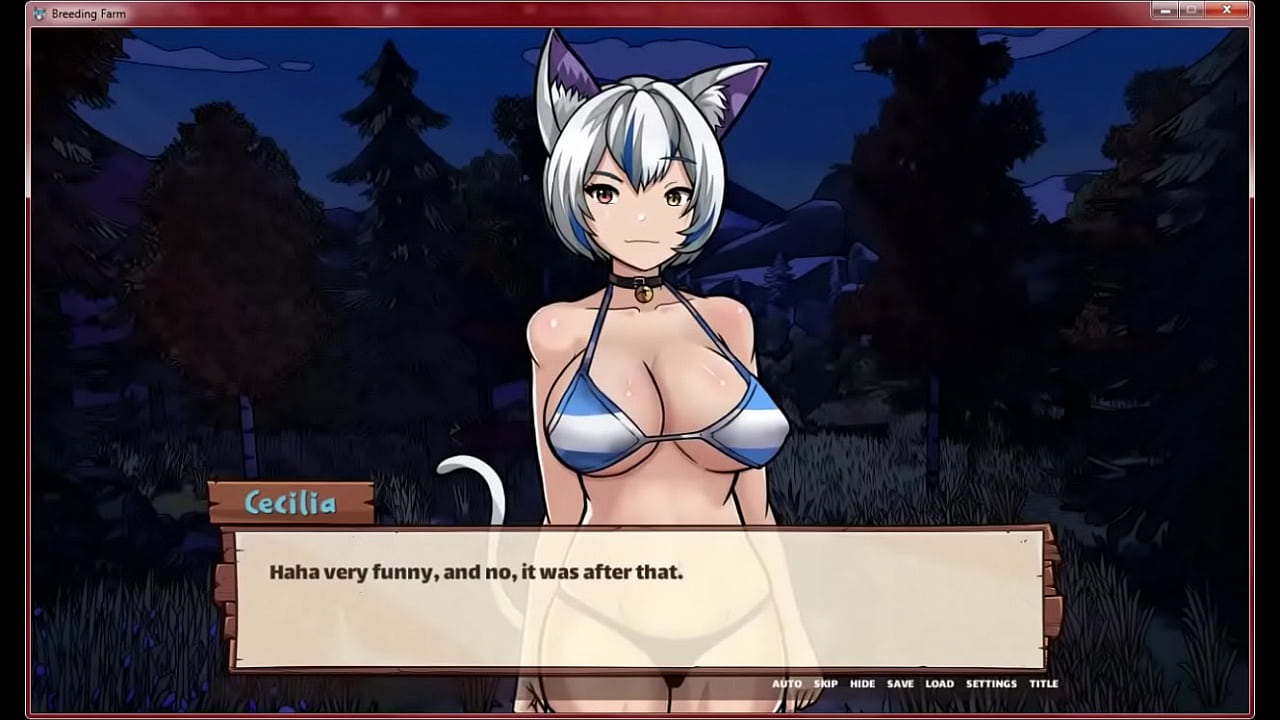Open the Load menu
1280x720 pixels.
pos(939,684)
